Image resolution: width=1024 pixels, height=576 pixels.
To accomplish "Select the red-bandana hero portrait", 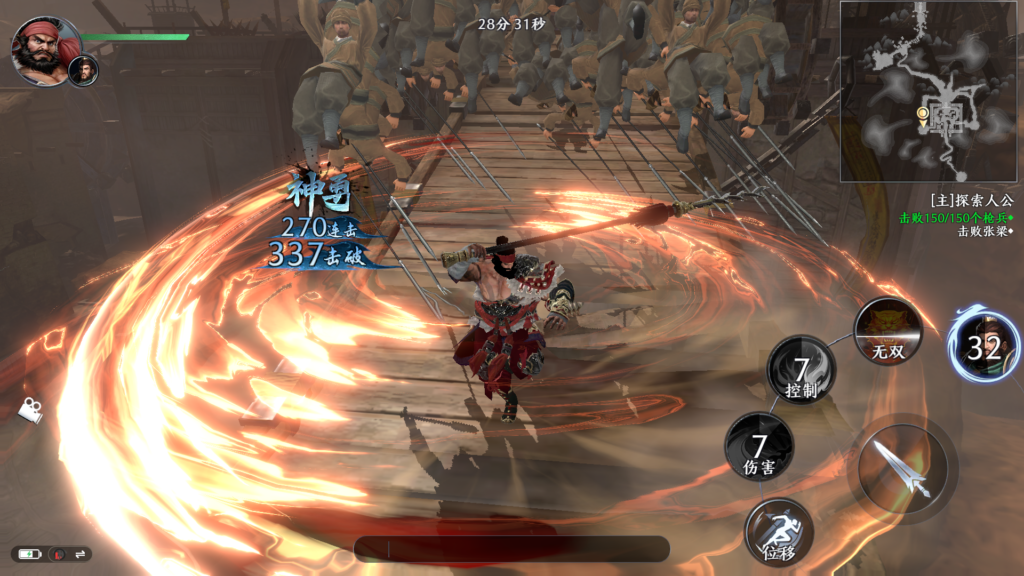I will pyautogui.click(x=41, y=49).
